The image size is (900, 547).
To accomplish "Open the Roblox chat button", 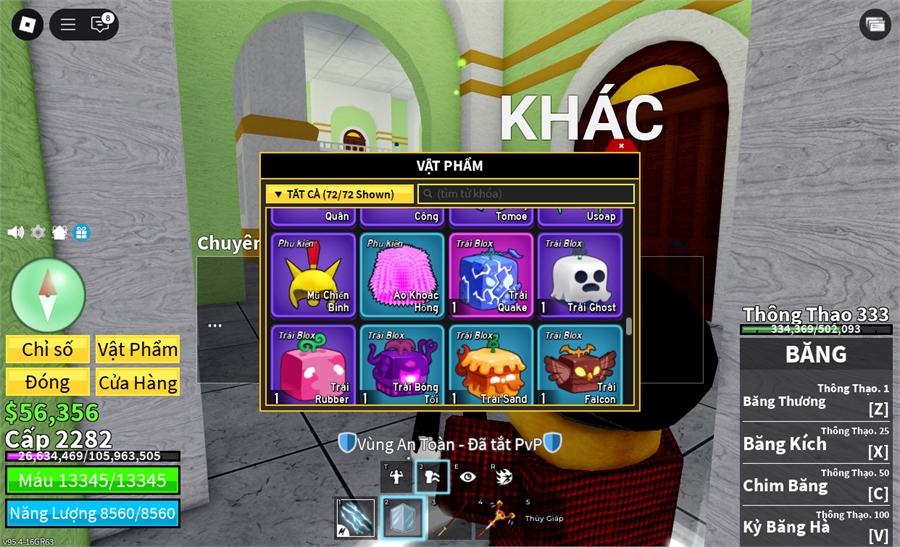I will coord(100,24).
